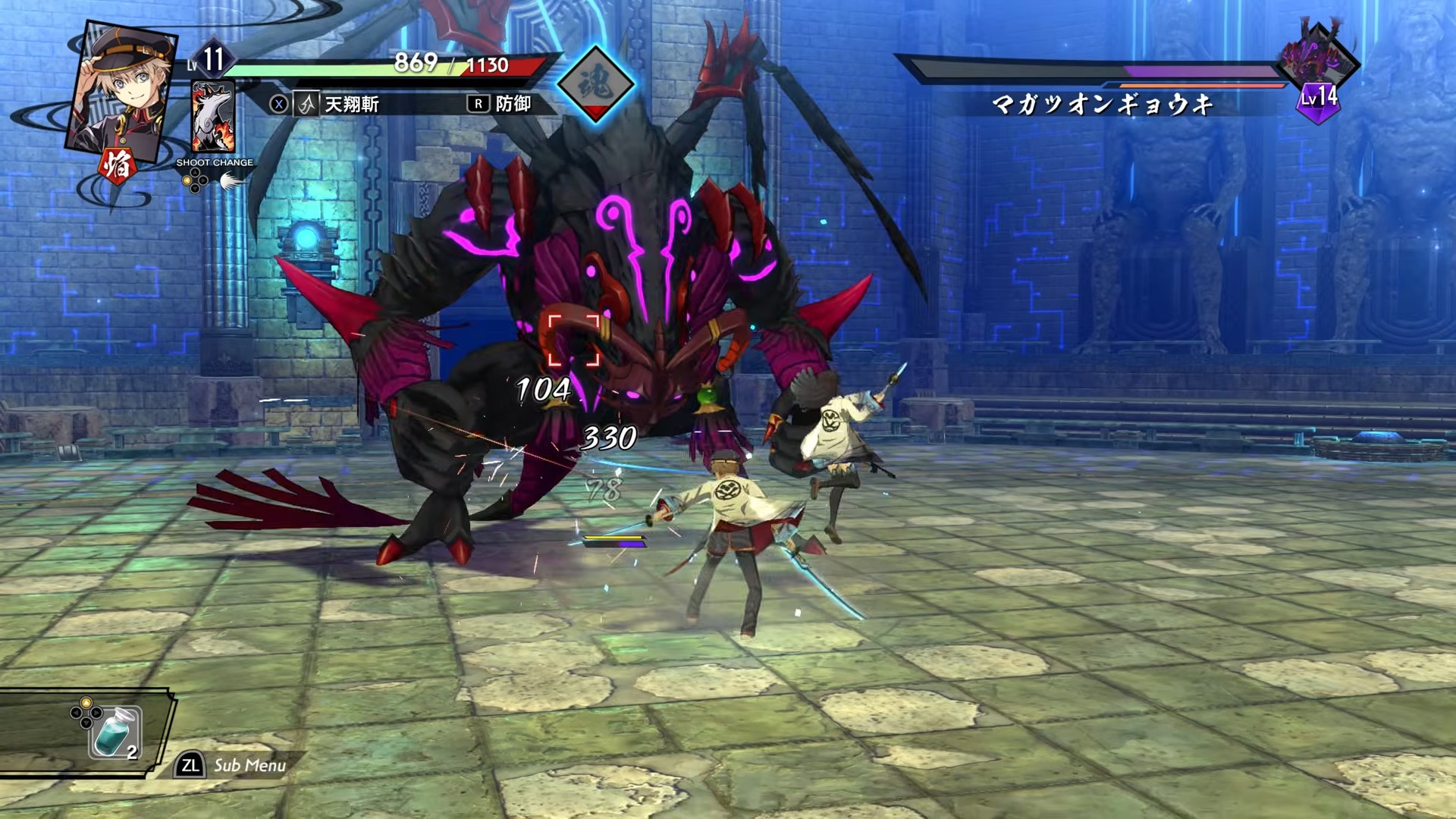Click the boss Lv14 emblem

coord(1319,99)
